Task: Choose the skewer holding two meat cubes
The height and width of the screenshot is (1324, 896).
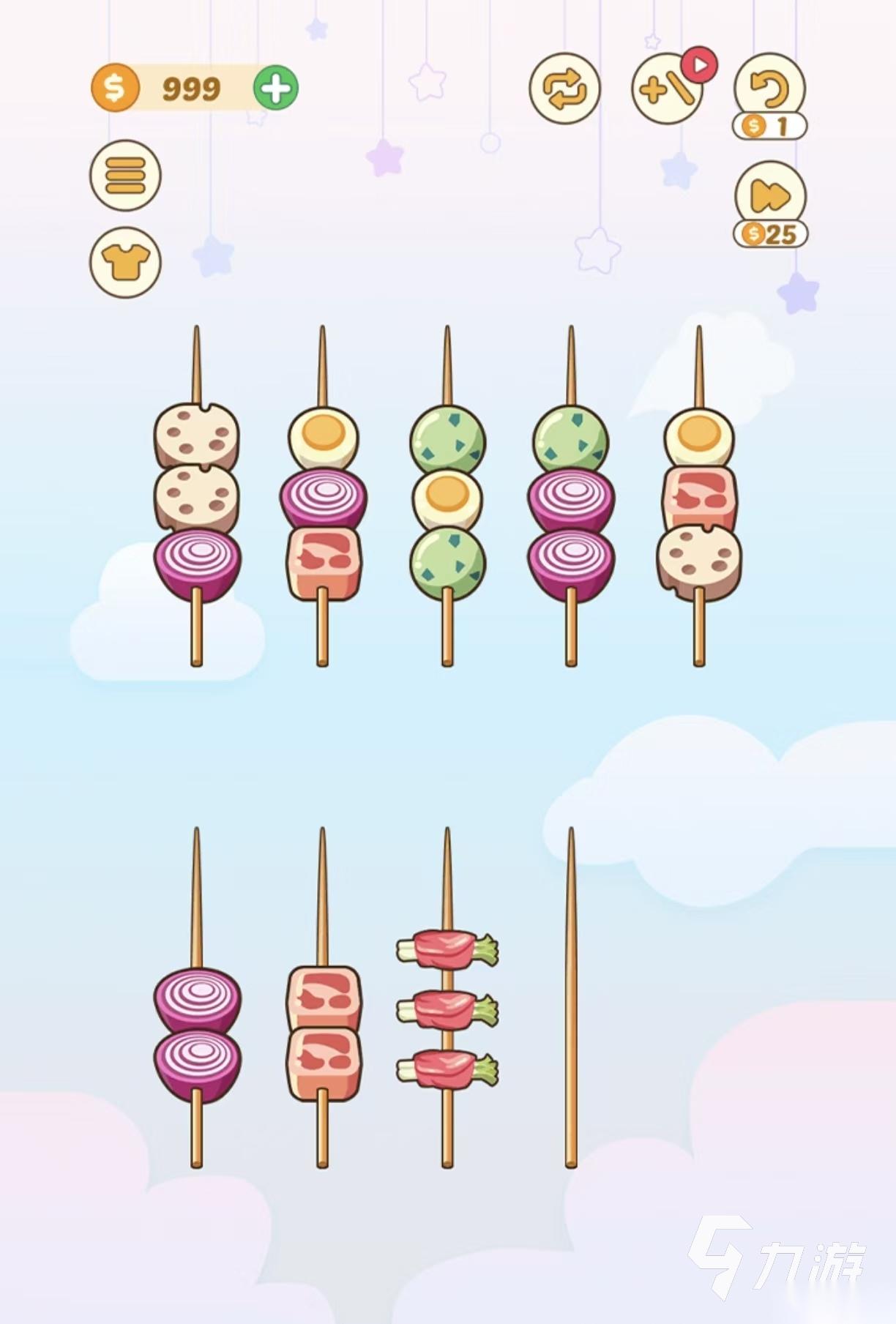Action: (x=323, y=1032)
